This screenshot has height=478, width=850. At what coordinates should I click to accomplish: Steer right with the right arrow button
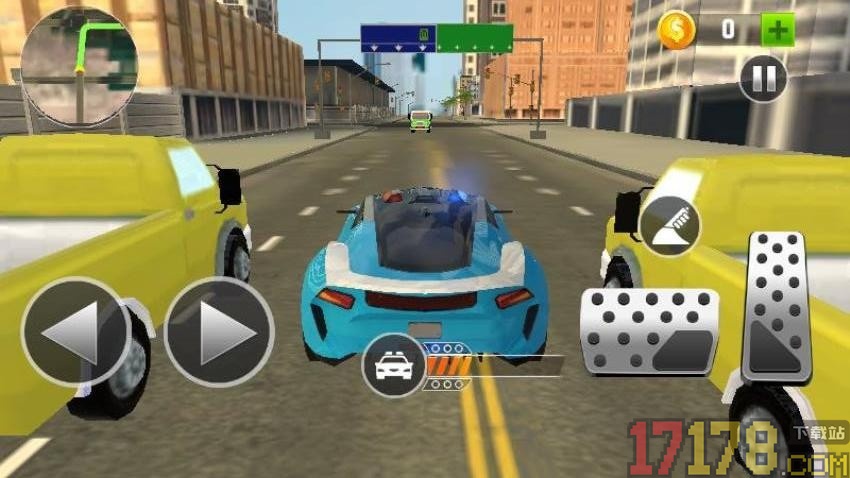[219, 332]
